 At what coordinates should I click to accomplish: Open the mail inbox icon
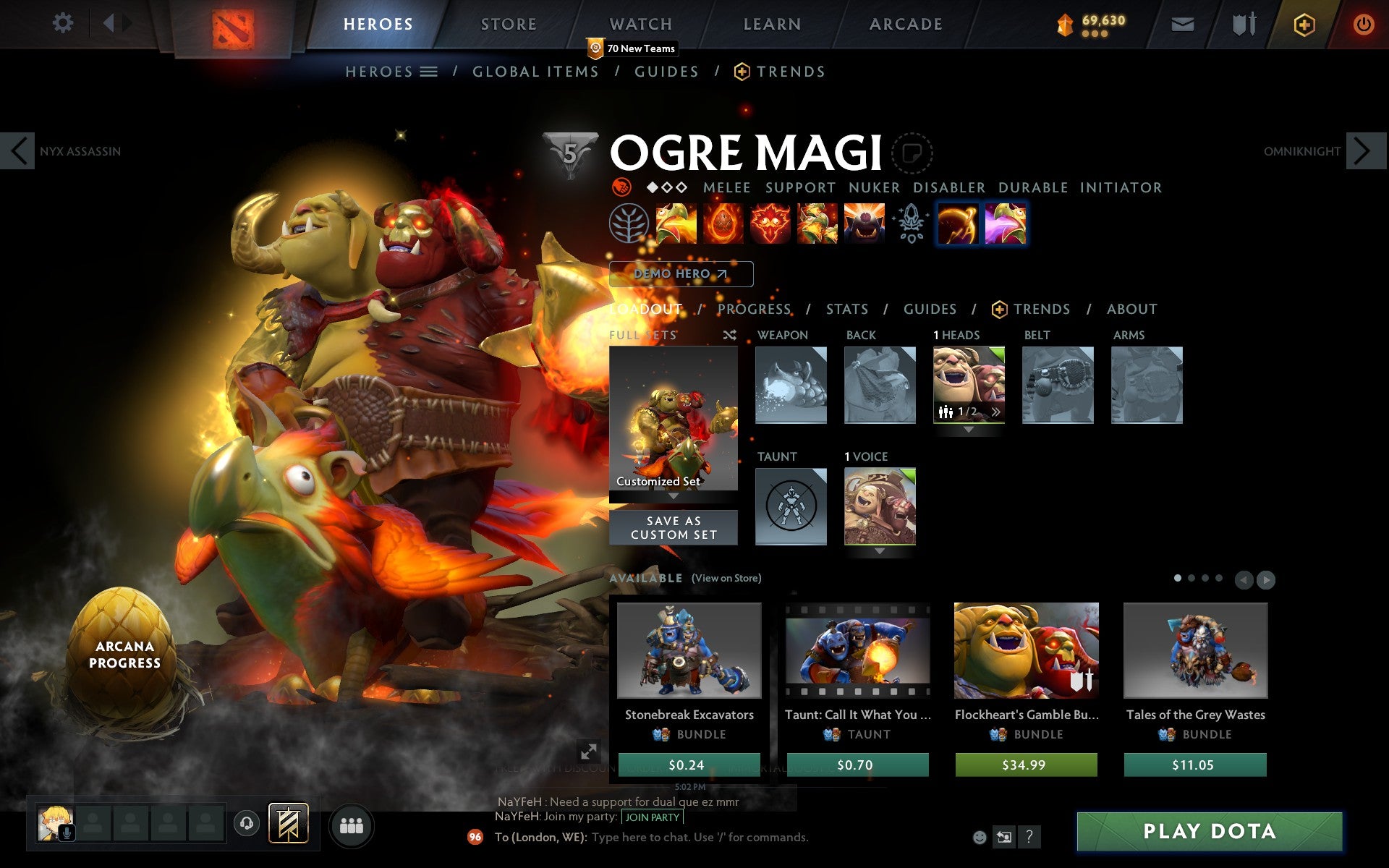coord(1181,24)
